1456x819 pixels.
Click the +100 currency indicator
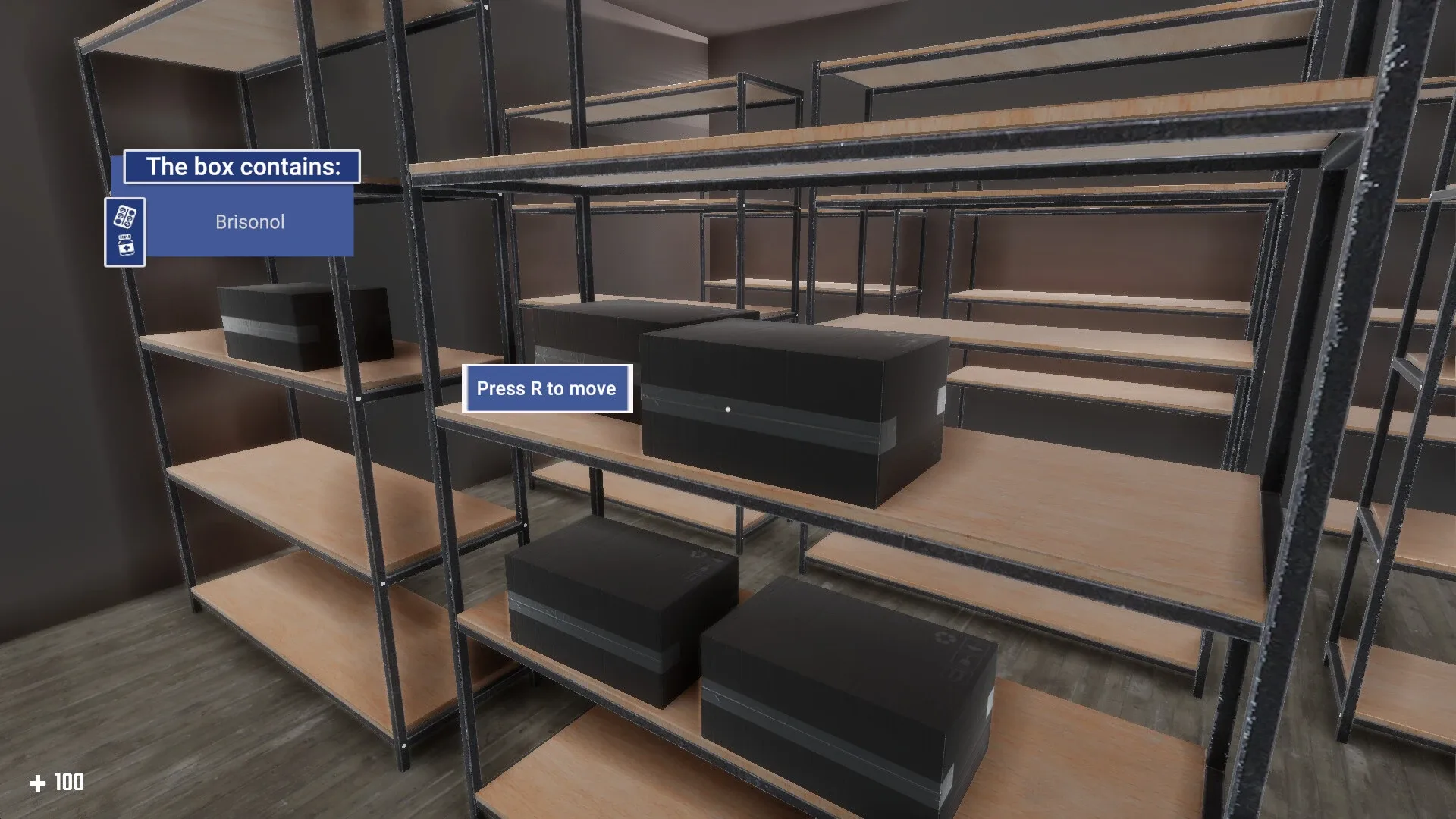pyautogui.click(x=57, y=783)
